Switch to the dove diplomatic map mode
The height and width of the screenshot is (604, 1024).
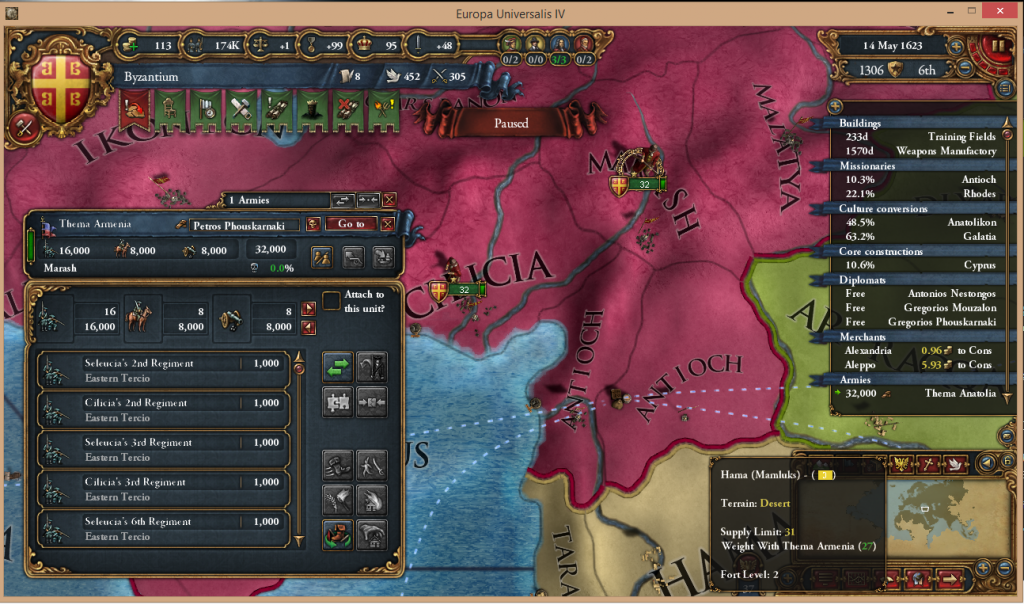(954, 464)
